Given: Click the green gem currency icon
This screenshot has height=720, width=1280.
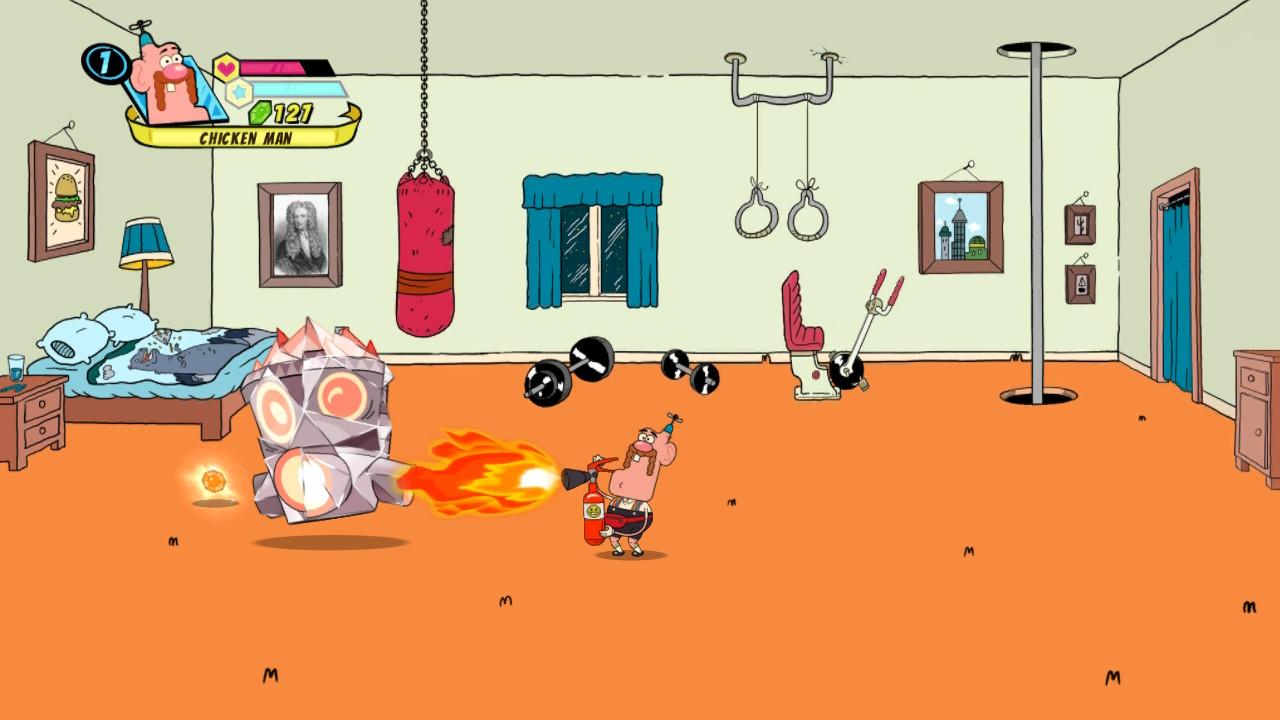Looking at the screenshot, I should pyautogui.click(x=259, y=115).
